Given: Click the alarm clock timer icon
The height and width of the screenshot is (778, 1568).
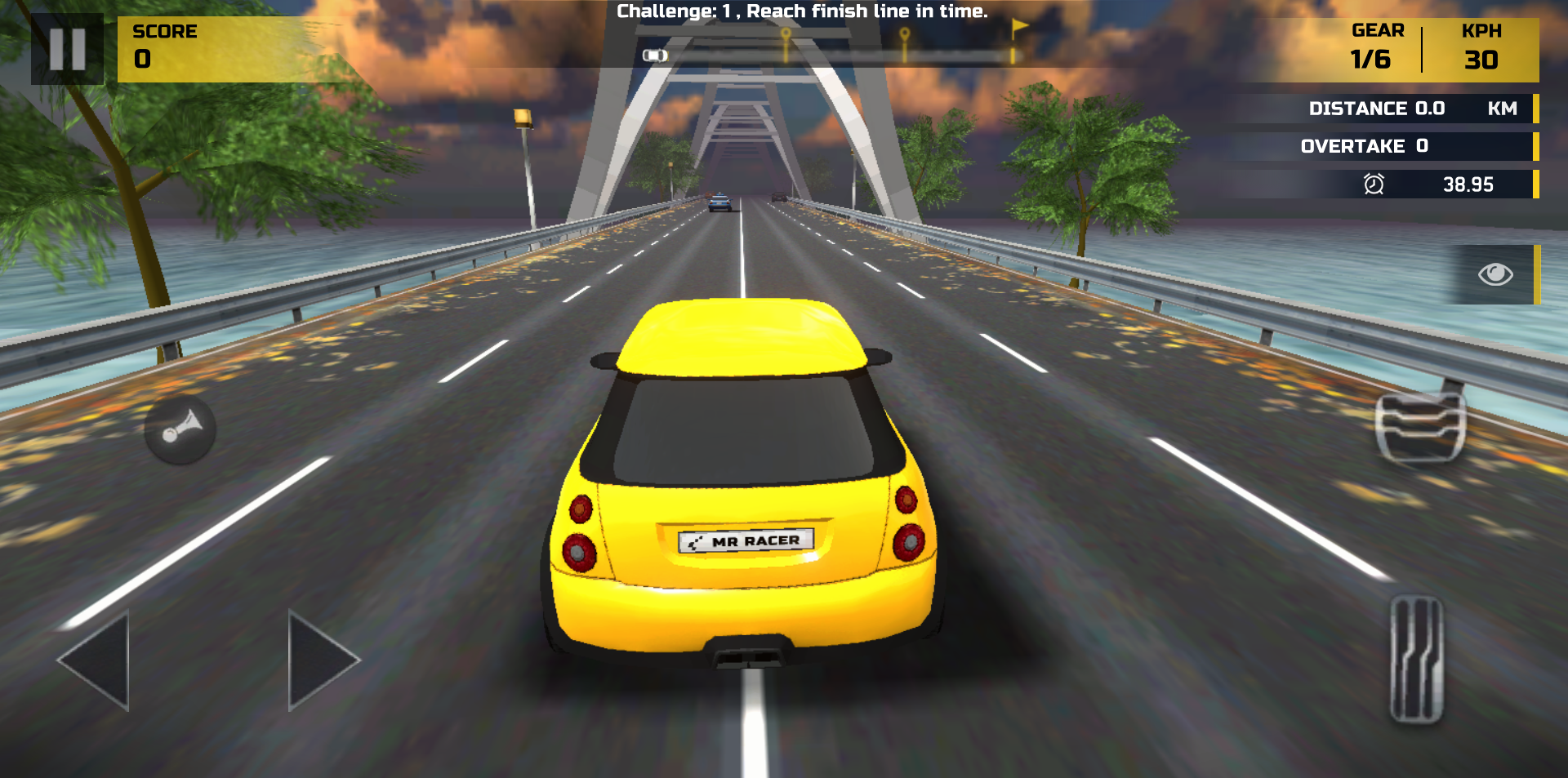Looking at the screenshot, I should click(x=1374, y=184).
